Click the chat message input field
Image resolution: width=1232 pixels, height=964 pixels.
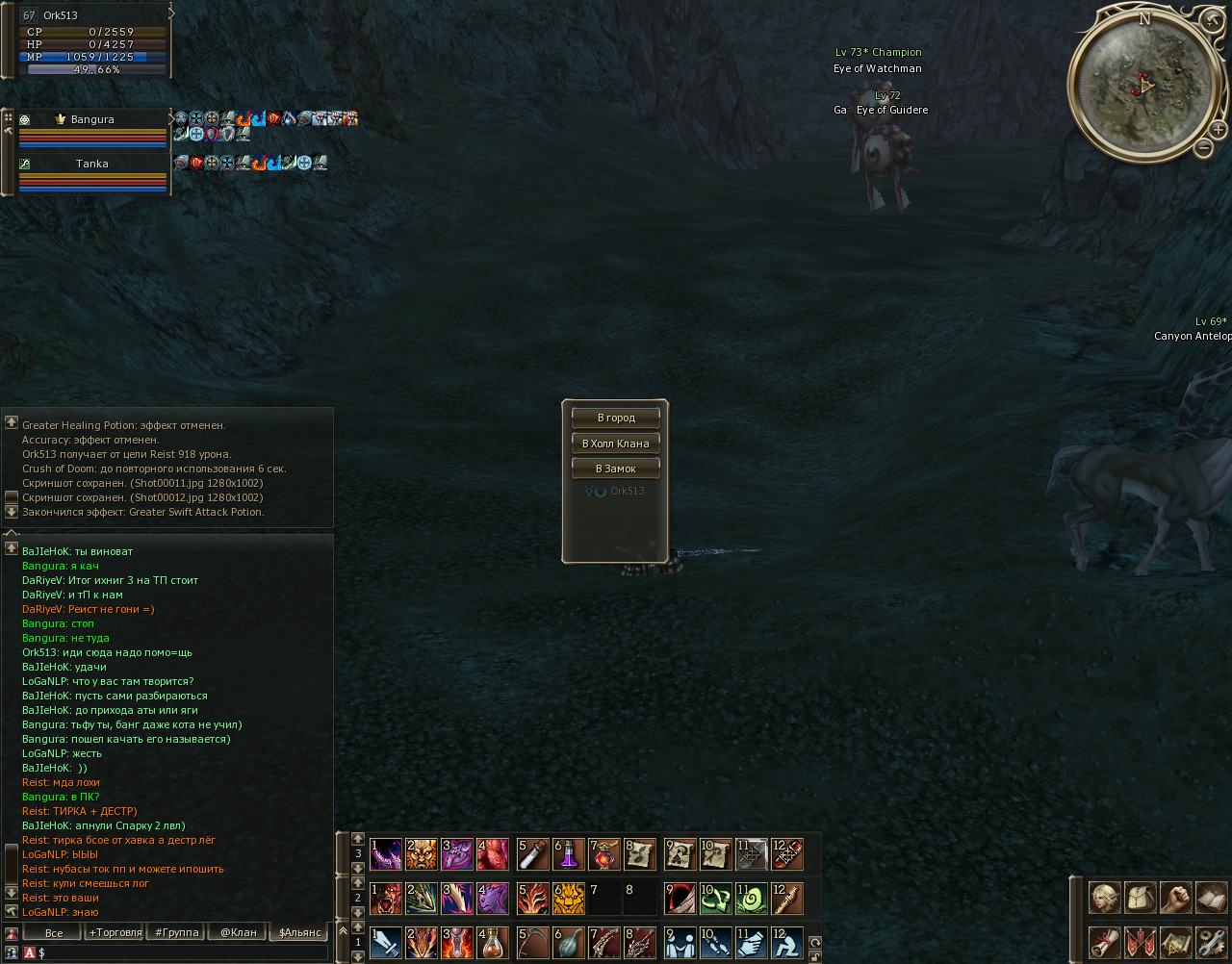click(183, 952)
